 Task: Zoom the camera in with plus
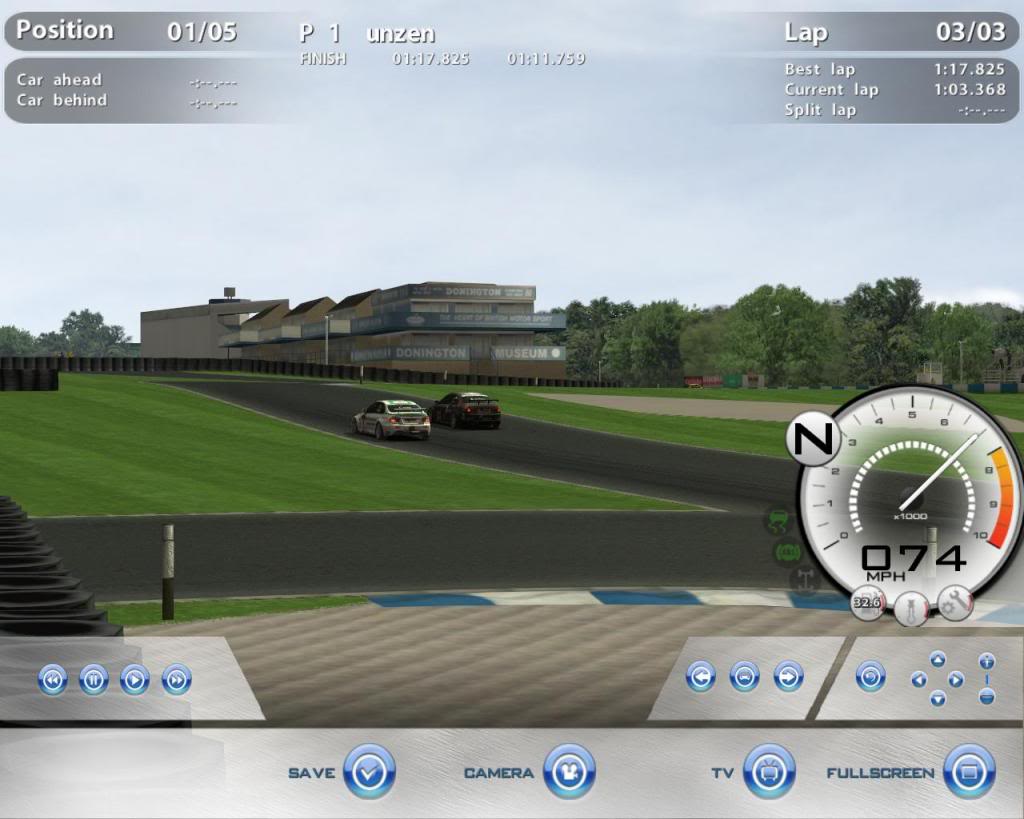[987, 661]
